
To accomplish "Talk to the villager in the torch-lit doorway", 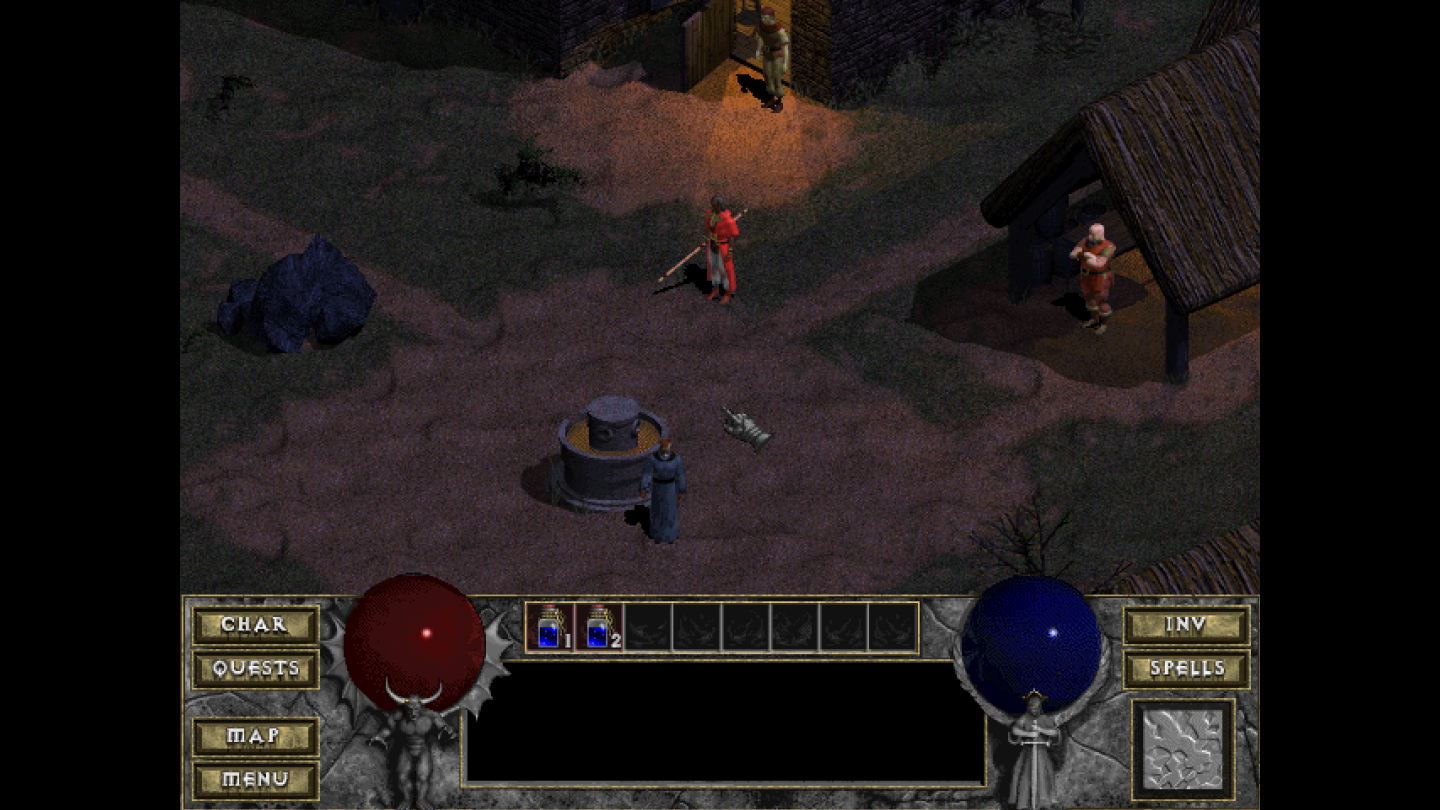I will point(771,55).
